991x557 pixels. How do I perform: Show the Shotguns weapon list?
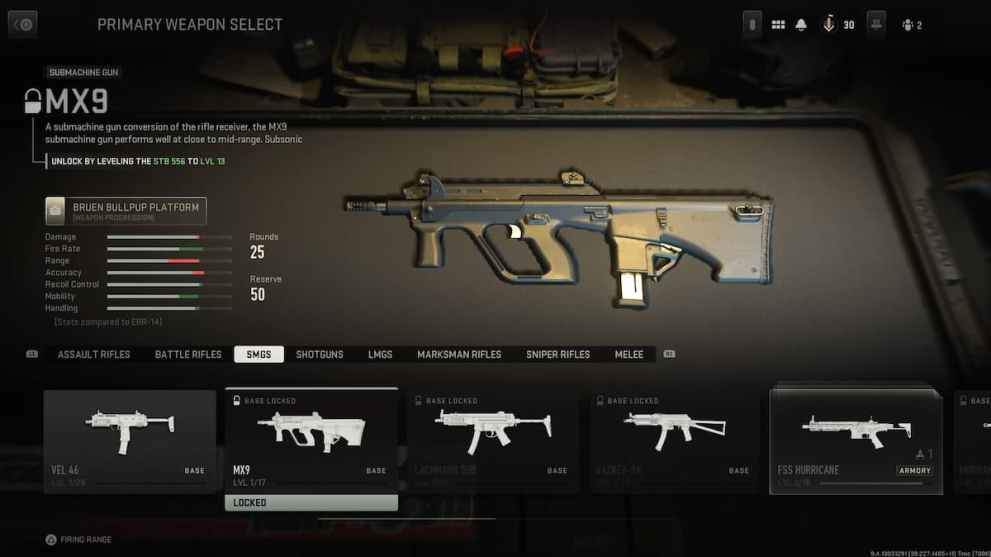pyautogui.click(x=320, y=355)
